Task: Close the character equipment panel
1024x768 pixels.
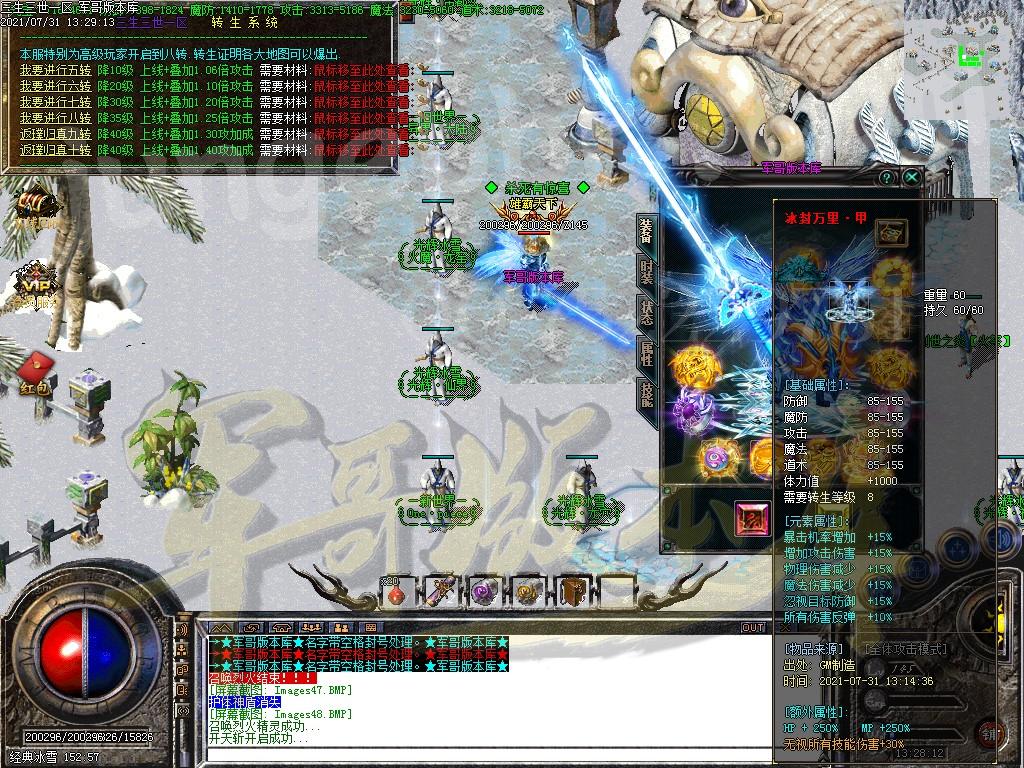Action: coord(912,177)
